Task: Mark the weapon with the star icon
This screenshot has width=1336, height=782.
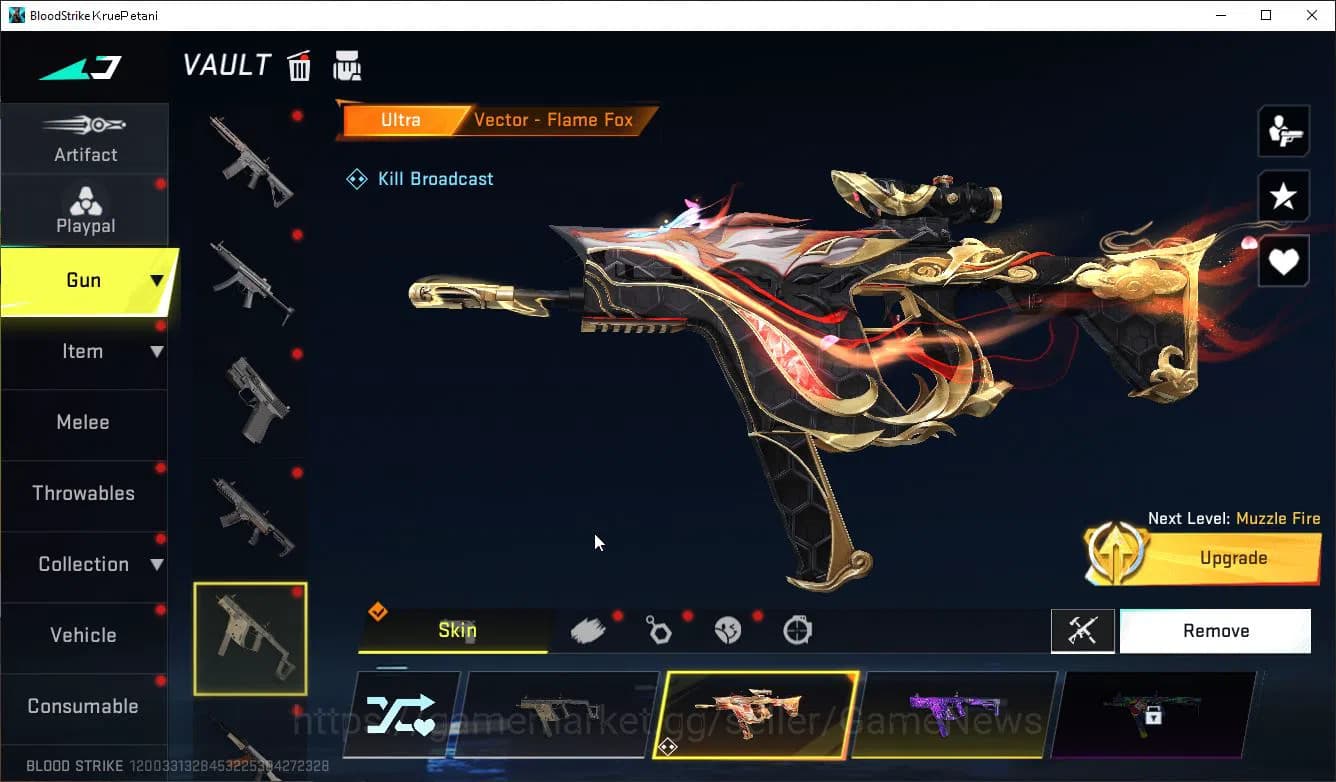Action: pos(1283,196)
